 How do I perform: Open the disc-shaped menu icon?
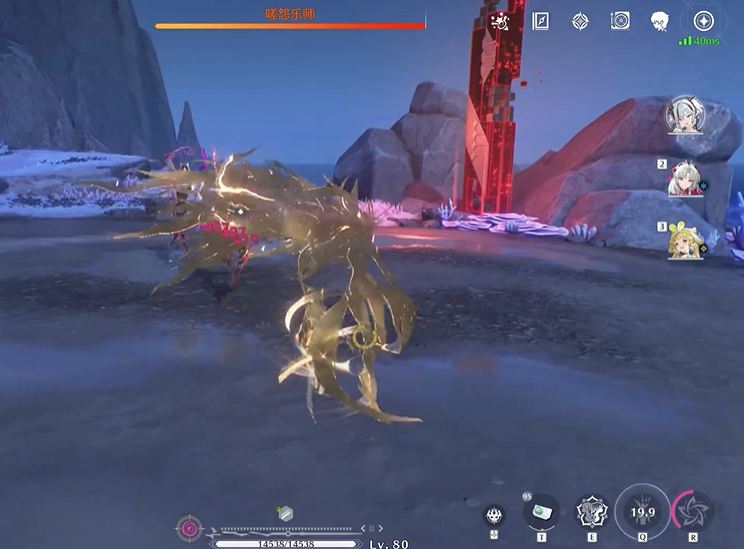619,21
